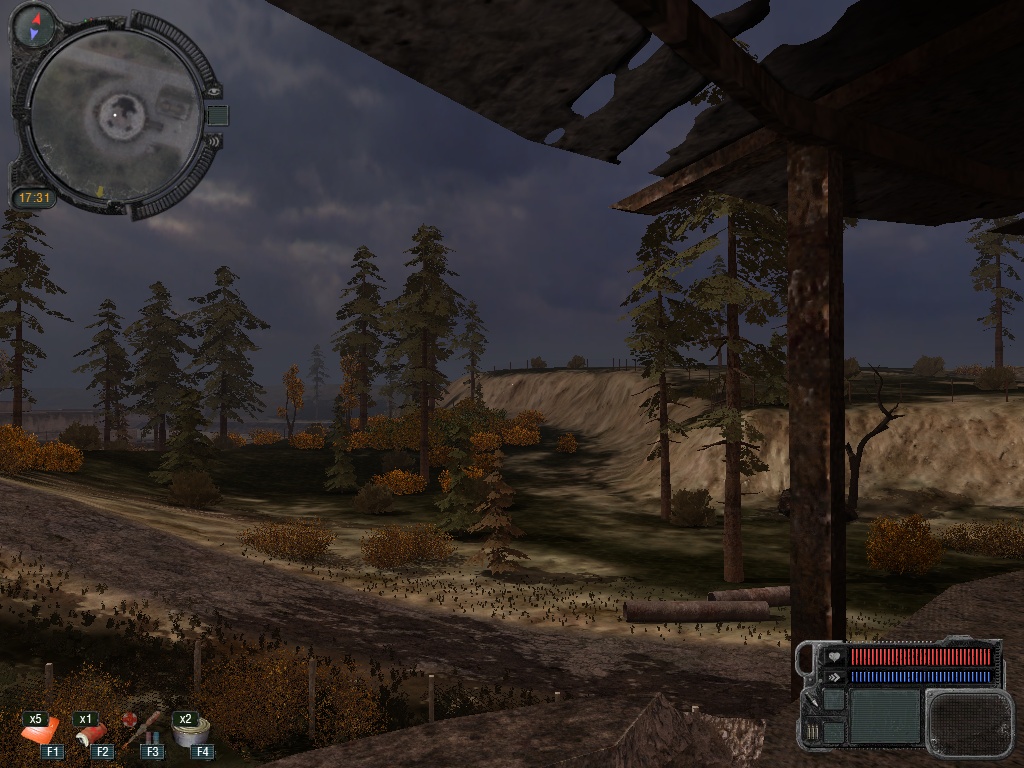This screenshot has width=1024, height=768.
Task: Use the anti-radiation syringe in slot F3
Action: (141, 731)
